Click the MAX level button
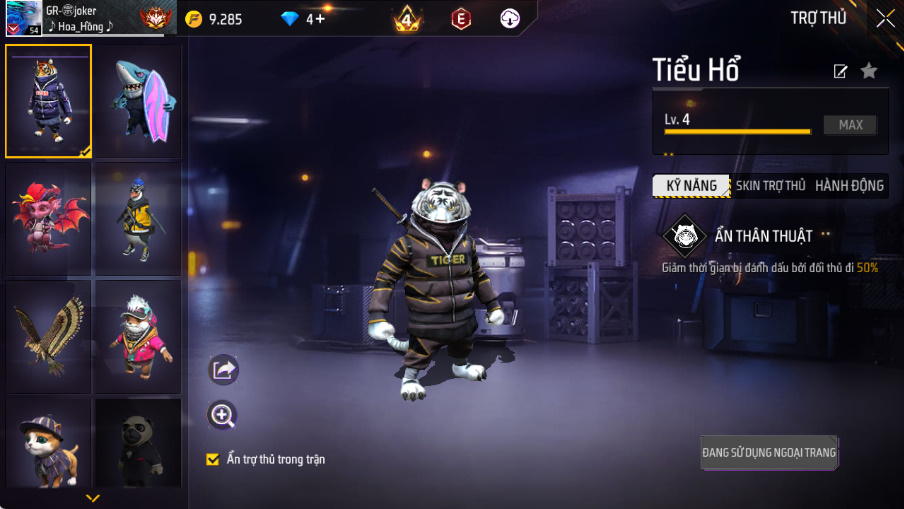The width and height of the screenshot is (904, 509). [850, 125]
